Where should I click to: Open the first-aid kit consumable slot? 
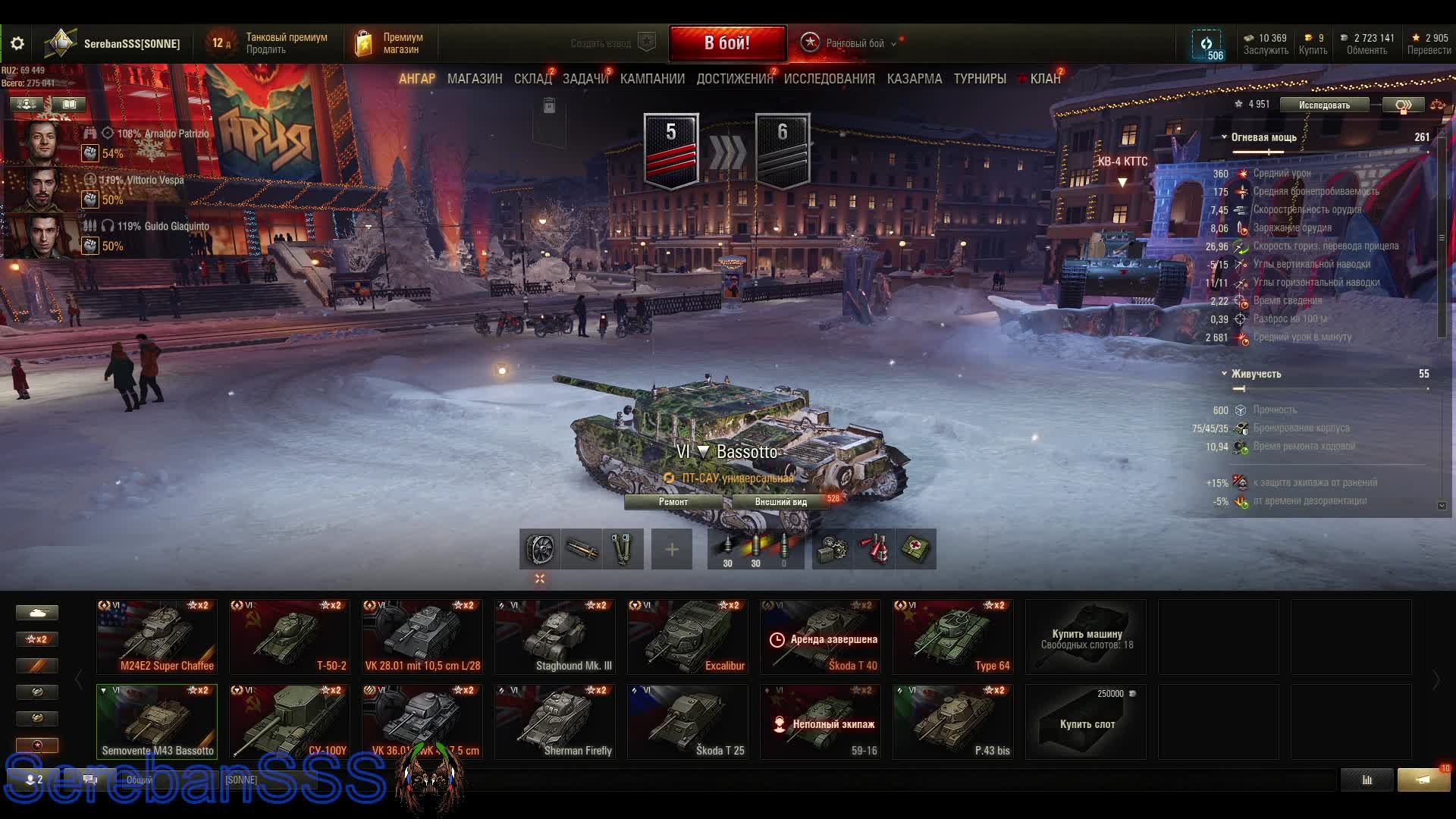[915, 549]
